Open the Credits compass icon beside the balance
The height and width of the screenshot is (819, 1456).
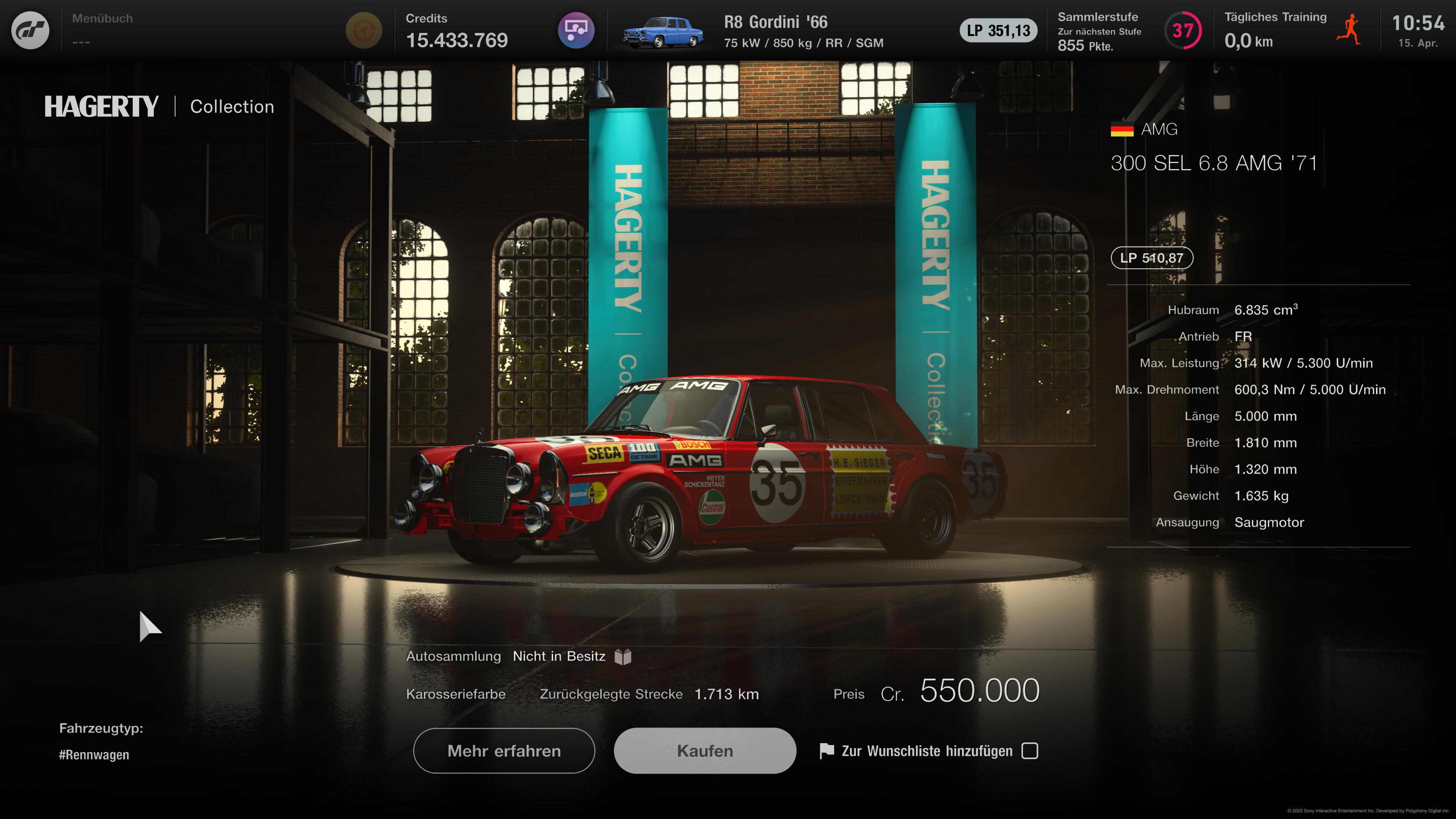364,30
